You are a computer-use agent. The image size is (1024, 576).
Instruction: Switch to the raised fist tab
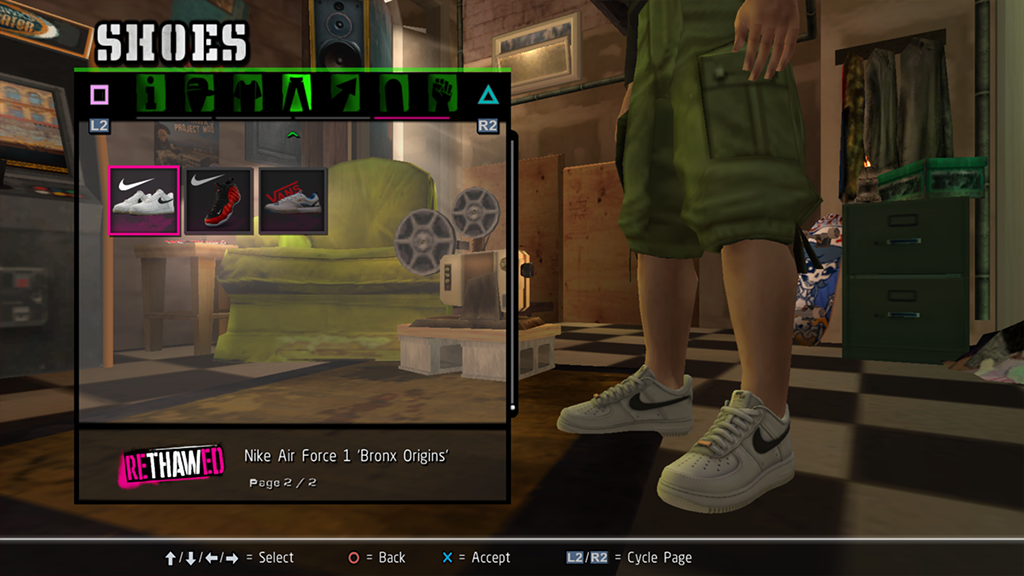tap(441, 95)
